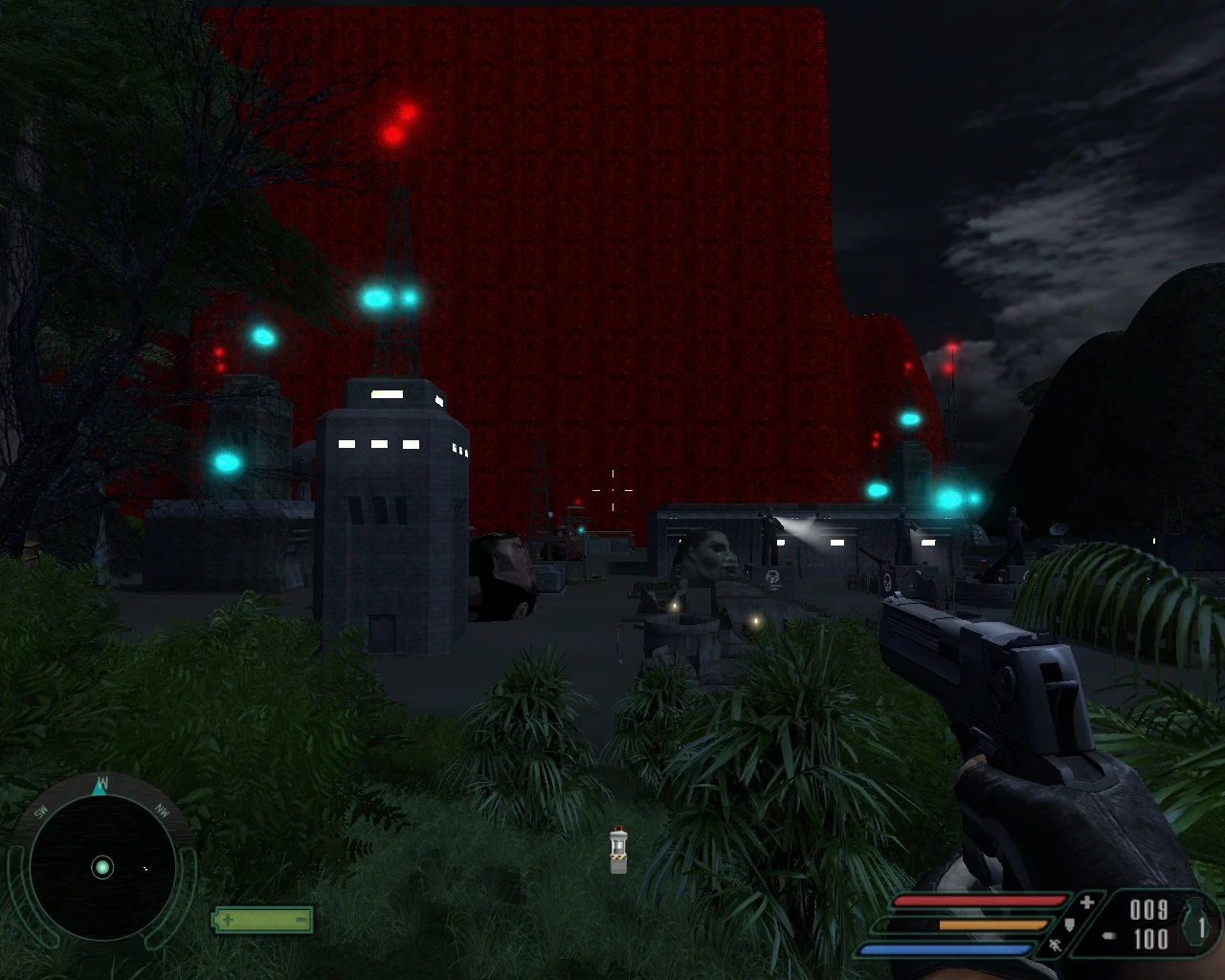1225x980 pixels.
Task: Click the minus symbol on the battery indicator
Action: [301, 920]
